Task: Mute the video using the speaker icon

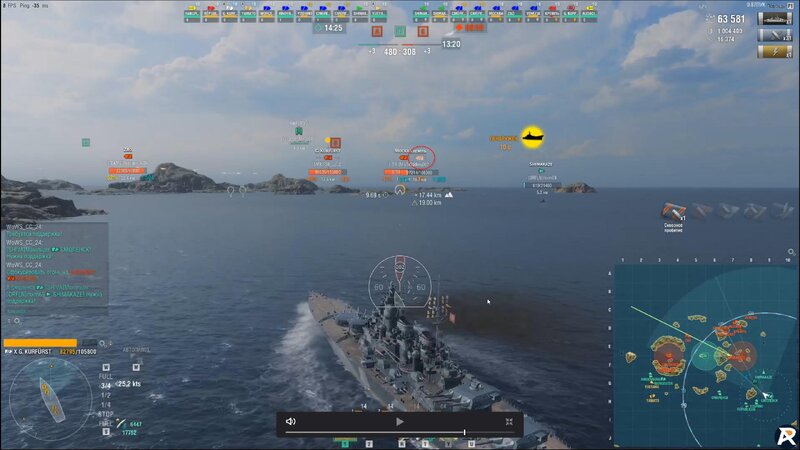Action: click(290, 422)
